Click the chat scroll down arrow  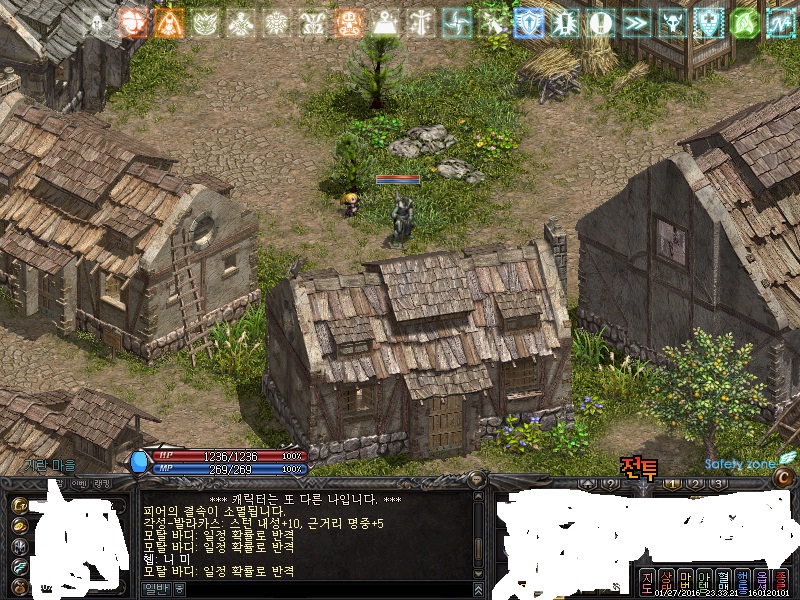click(479, 573)
